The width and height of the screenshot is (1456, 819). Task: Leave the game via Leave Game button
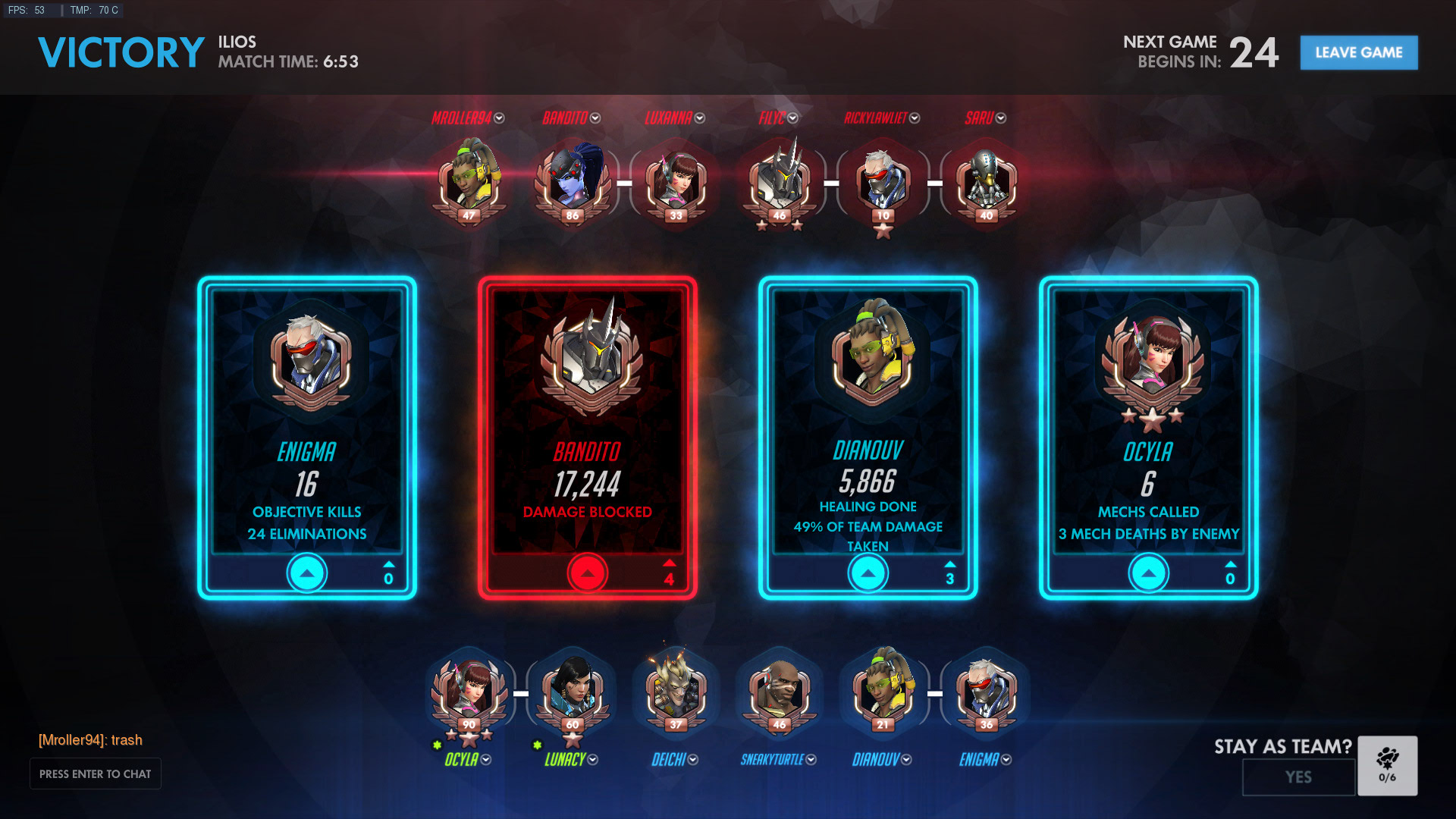click(x=1358, y=52)
